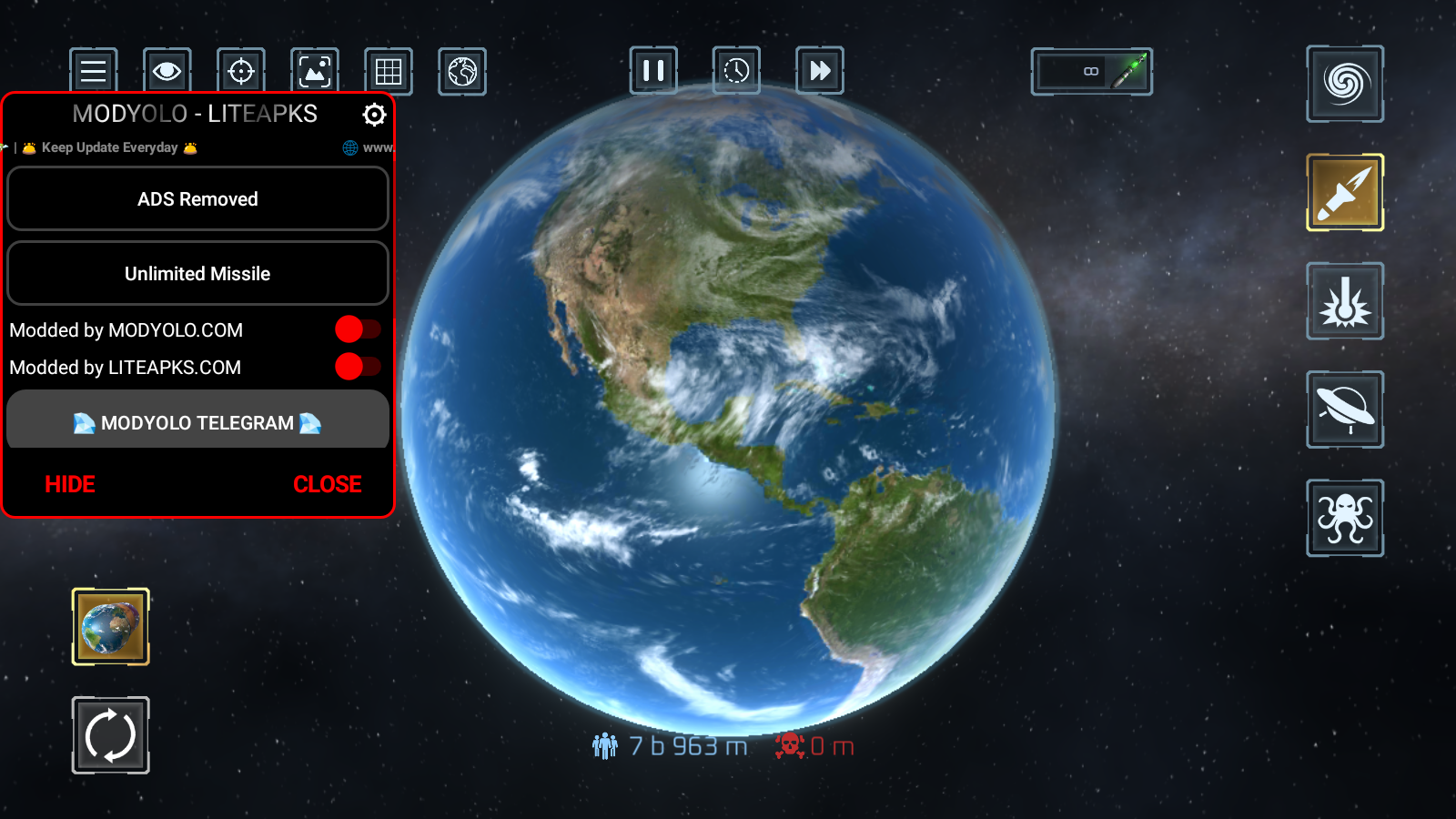
Task: Select the octopus monster weapon
Action: pos(1345,518)
